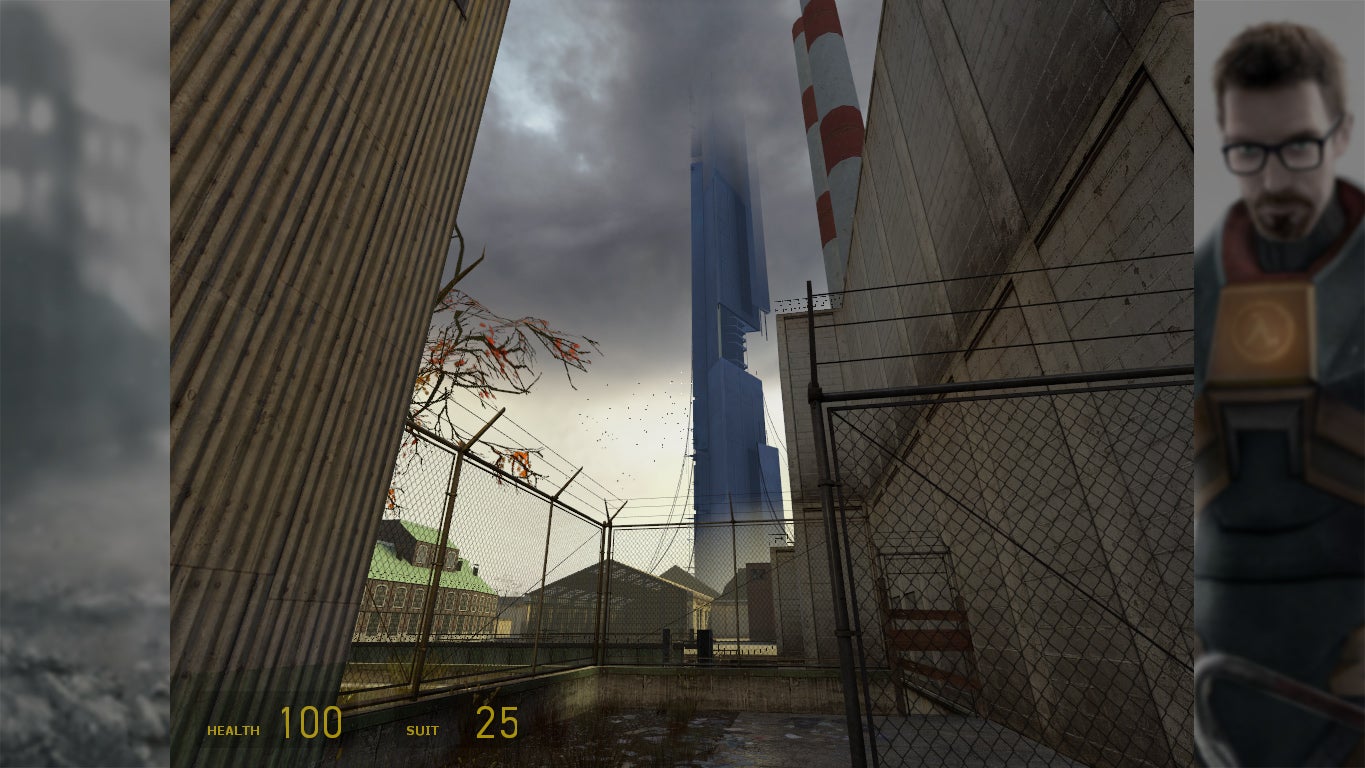1365x768 pixels.
Task: Click the SUIT indicator in the HUD
Action: 424,730
